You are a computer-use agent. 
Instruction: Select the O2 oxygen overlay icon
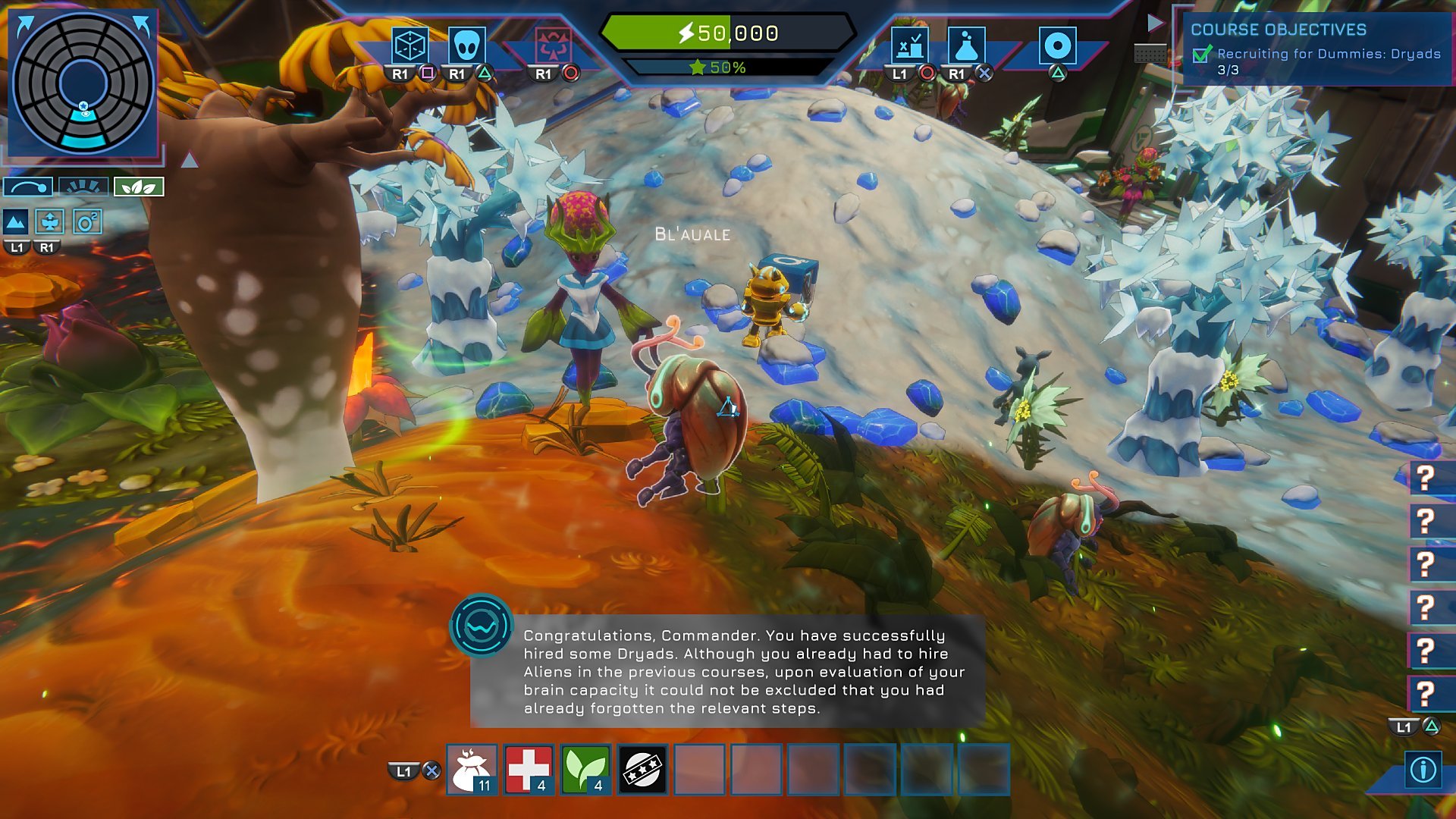pyautogui.click(x=88, y=222)
